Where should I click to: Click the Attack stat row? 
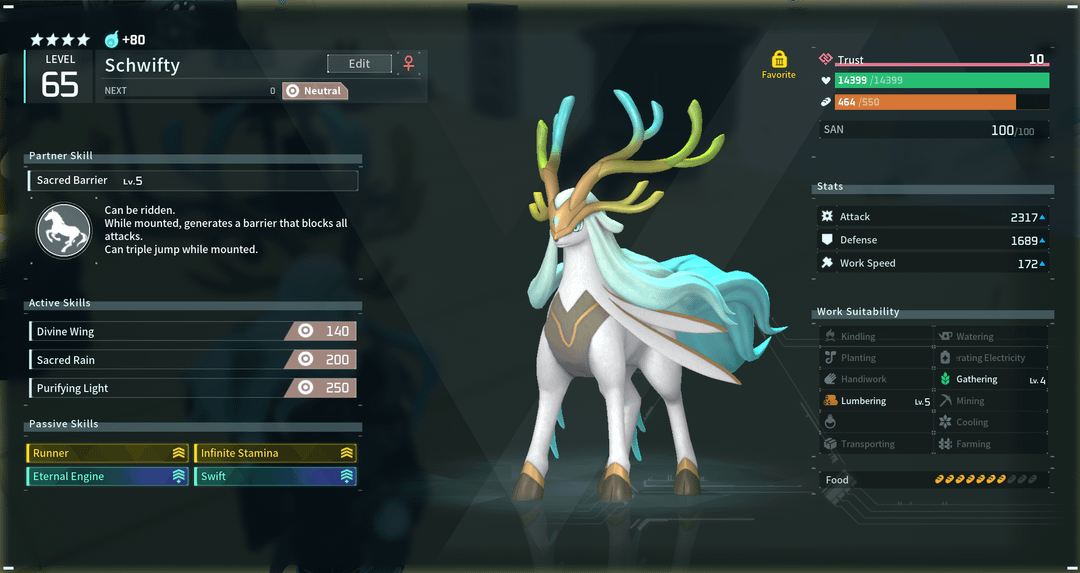[933, 217]
